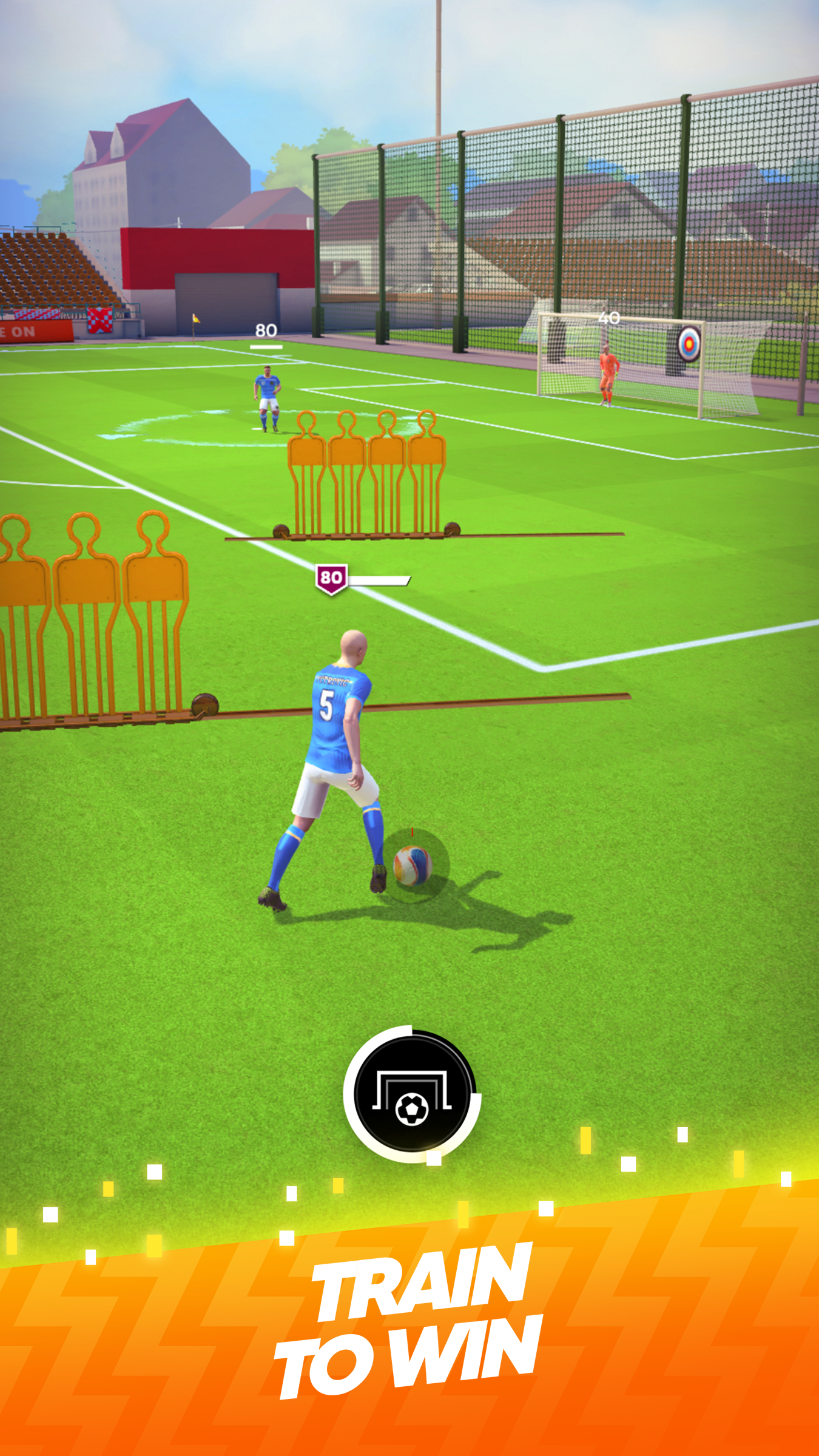Screen dimensions: 819x1456
Task: Open the badge next to the white progress bar
Action: click(x=331, y=579)
